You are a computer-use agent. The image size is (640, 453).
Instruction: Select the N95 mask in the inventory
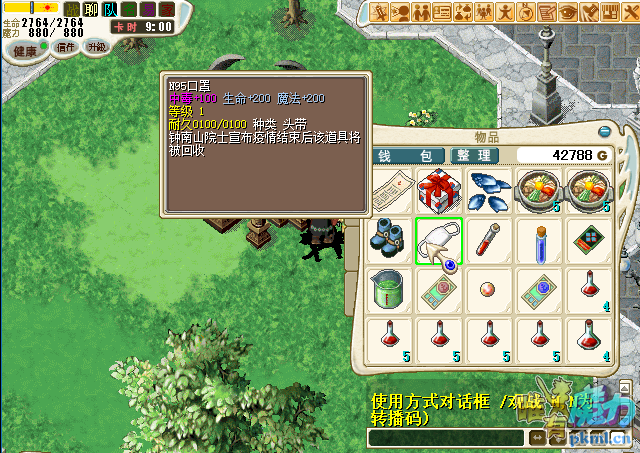439,242
